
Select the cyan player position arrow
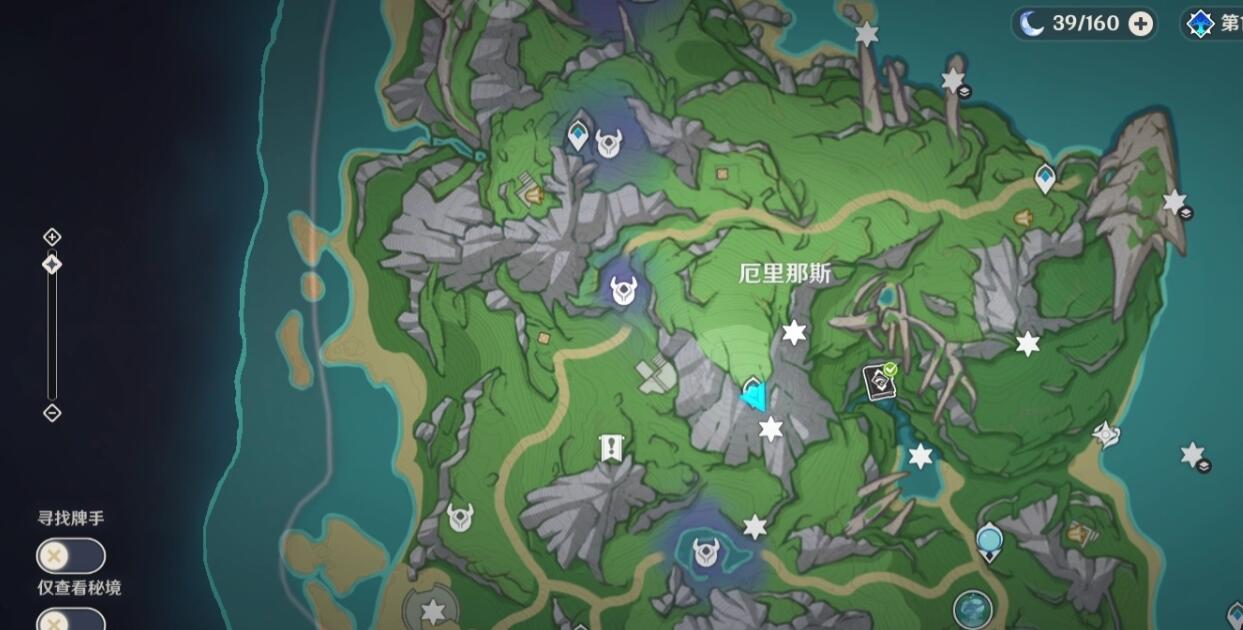pos(756,396)
